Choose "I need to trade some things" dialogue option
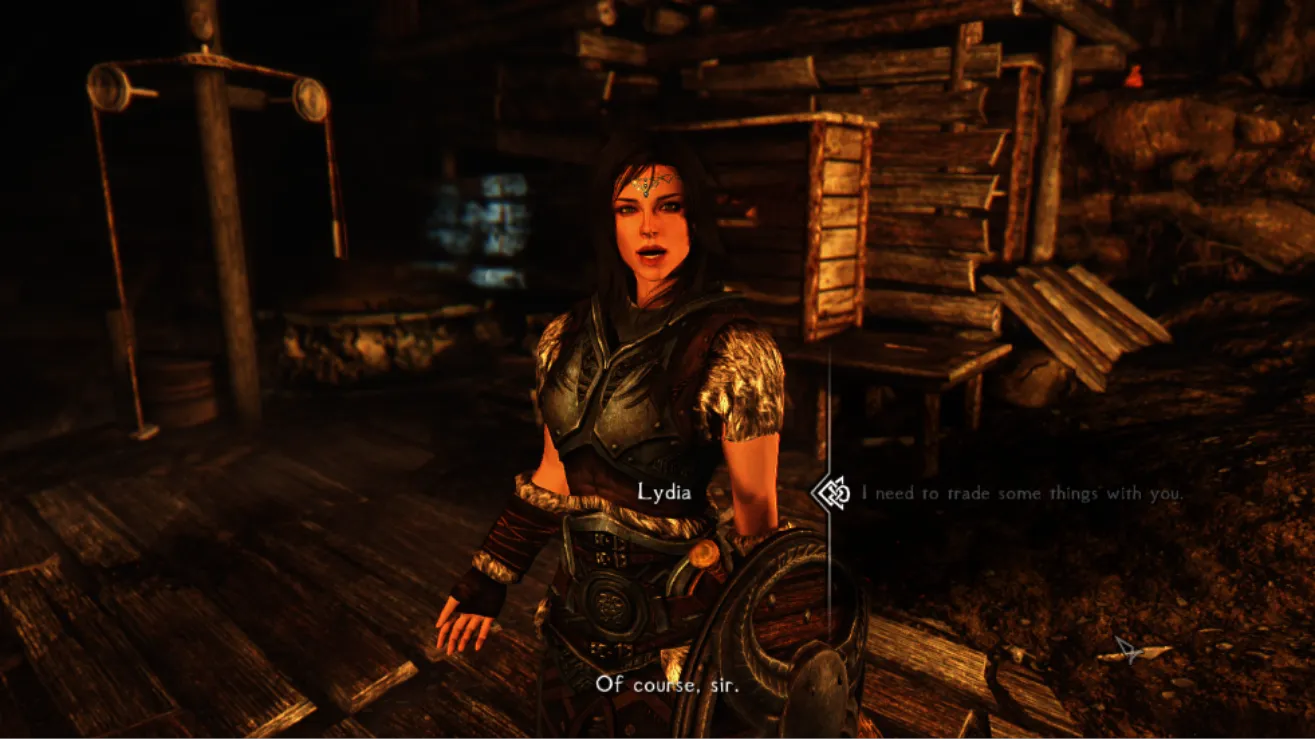This screenshot has width=1315, height=740. (1022, 493)
